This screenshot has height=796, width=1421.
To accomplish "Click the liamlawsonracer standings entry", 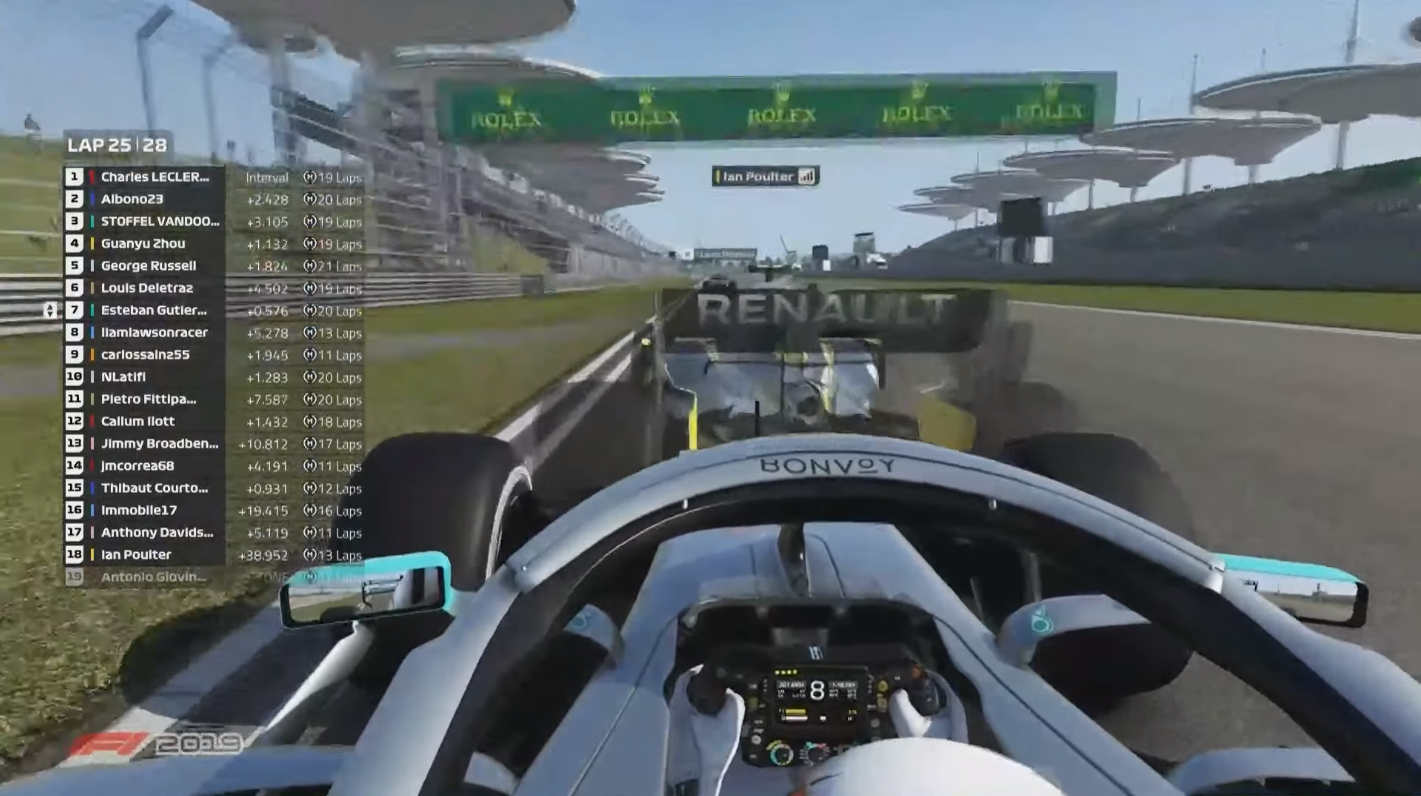I will coord(154,332).
